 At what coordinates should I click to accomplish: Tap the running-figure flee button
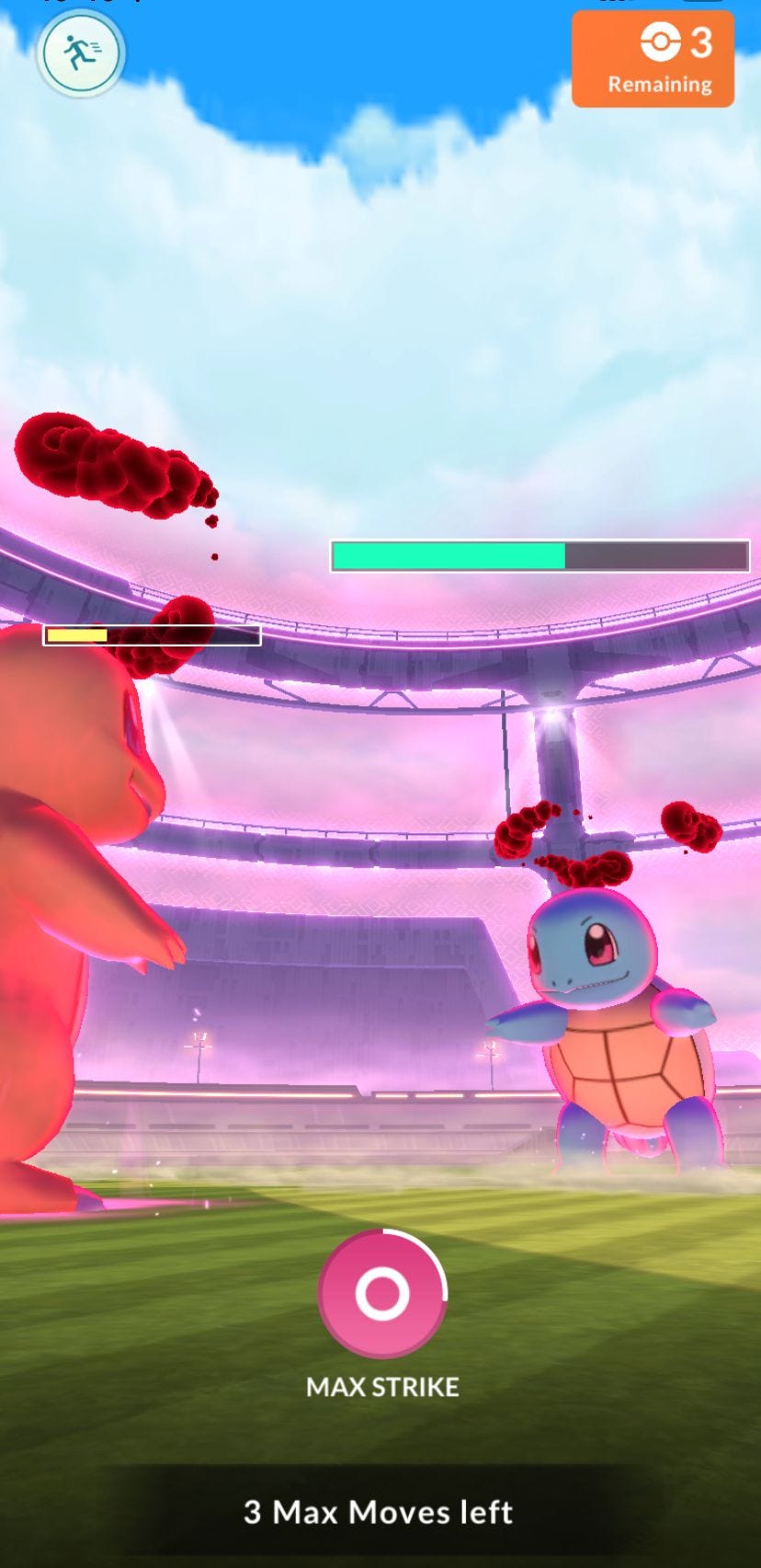pos(81,52)
